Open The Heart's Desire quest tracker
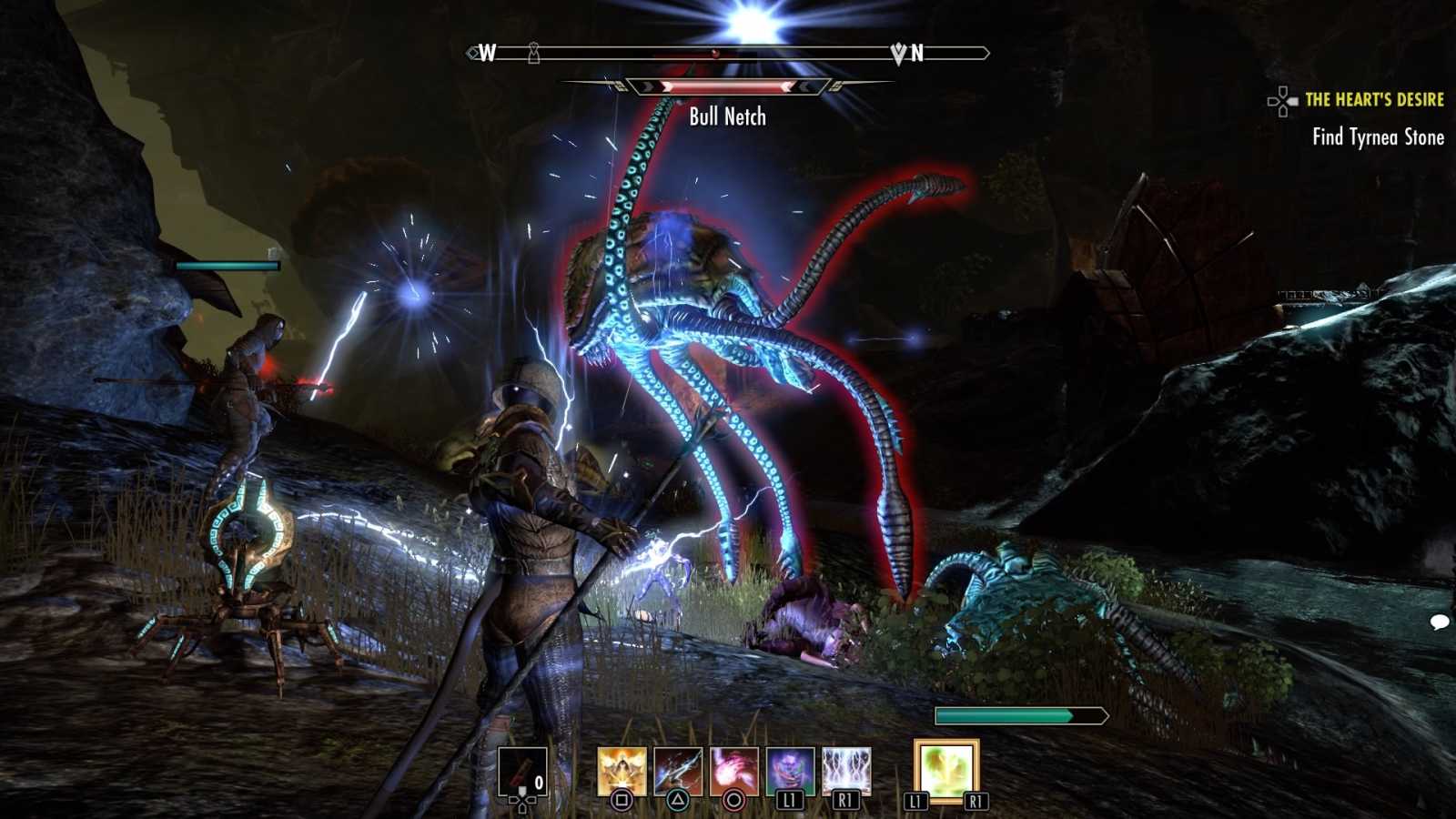Viewport: 1456px width, 819px height. coord(1373,99)
